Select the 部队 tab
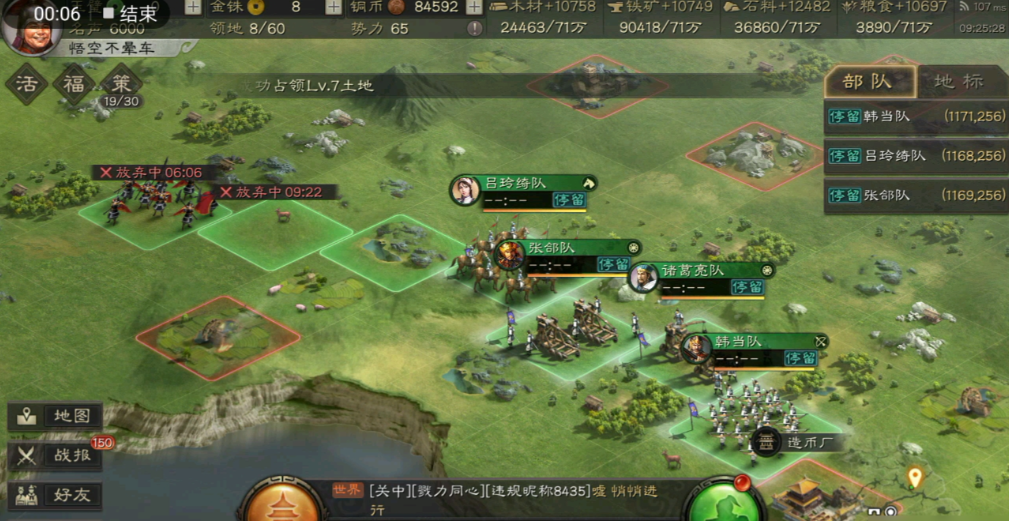1009x521 pixels. point(868,82)
